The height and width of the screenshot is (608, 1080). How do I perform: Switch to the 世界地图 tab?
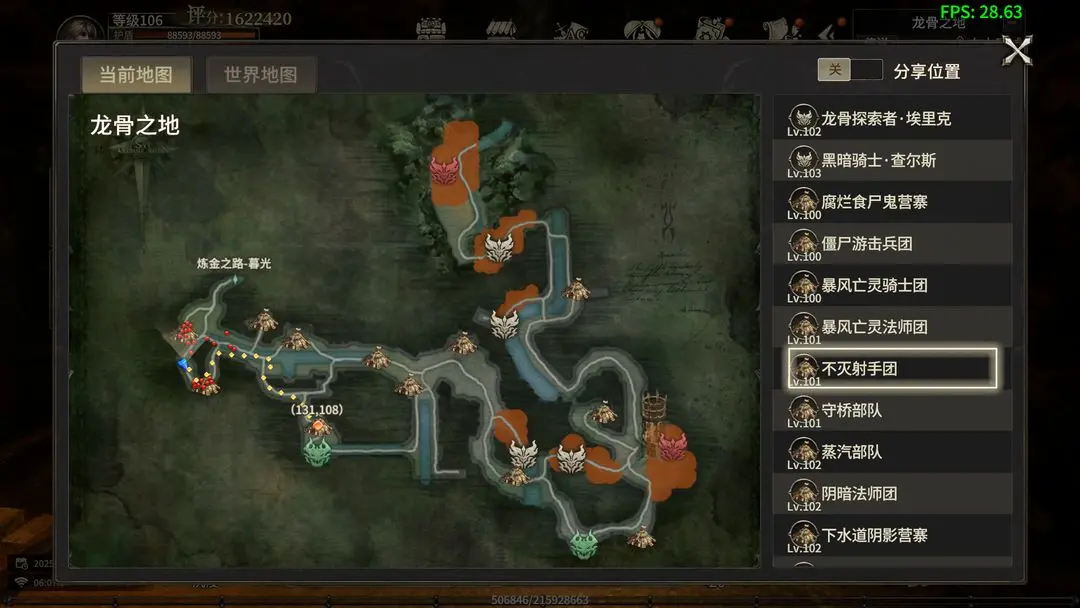pos(260,75)
